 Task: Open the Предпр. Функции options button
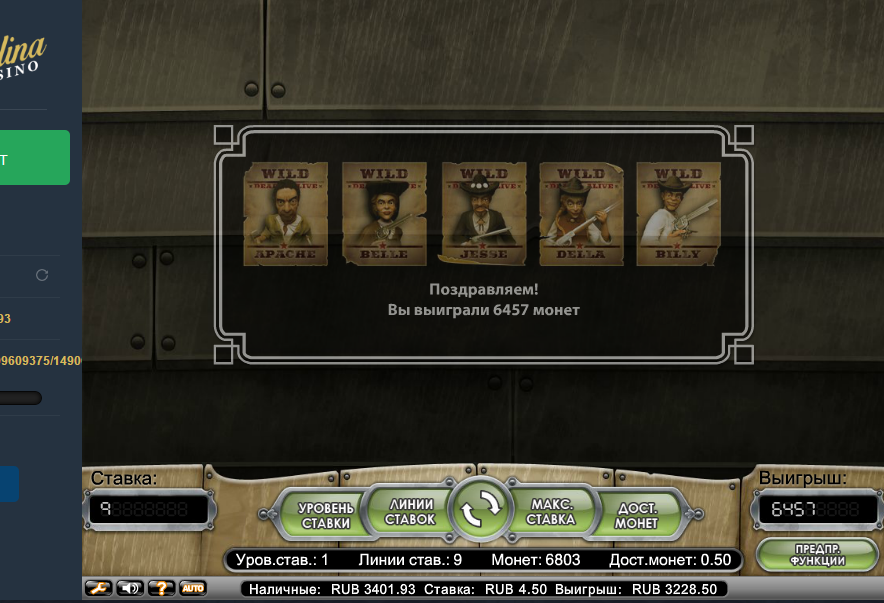[x=819, y=554]
